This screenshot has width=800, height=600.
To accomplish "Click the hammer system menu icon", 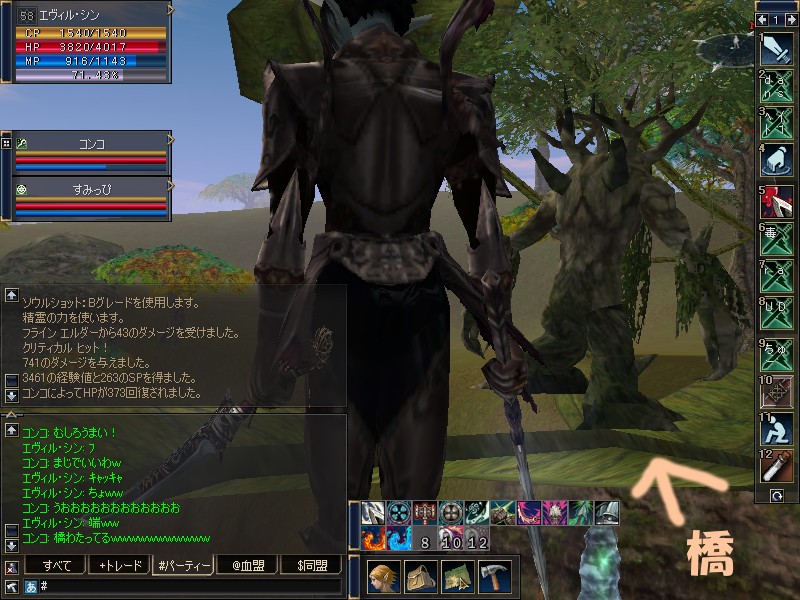I will pos(494,577).
